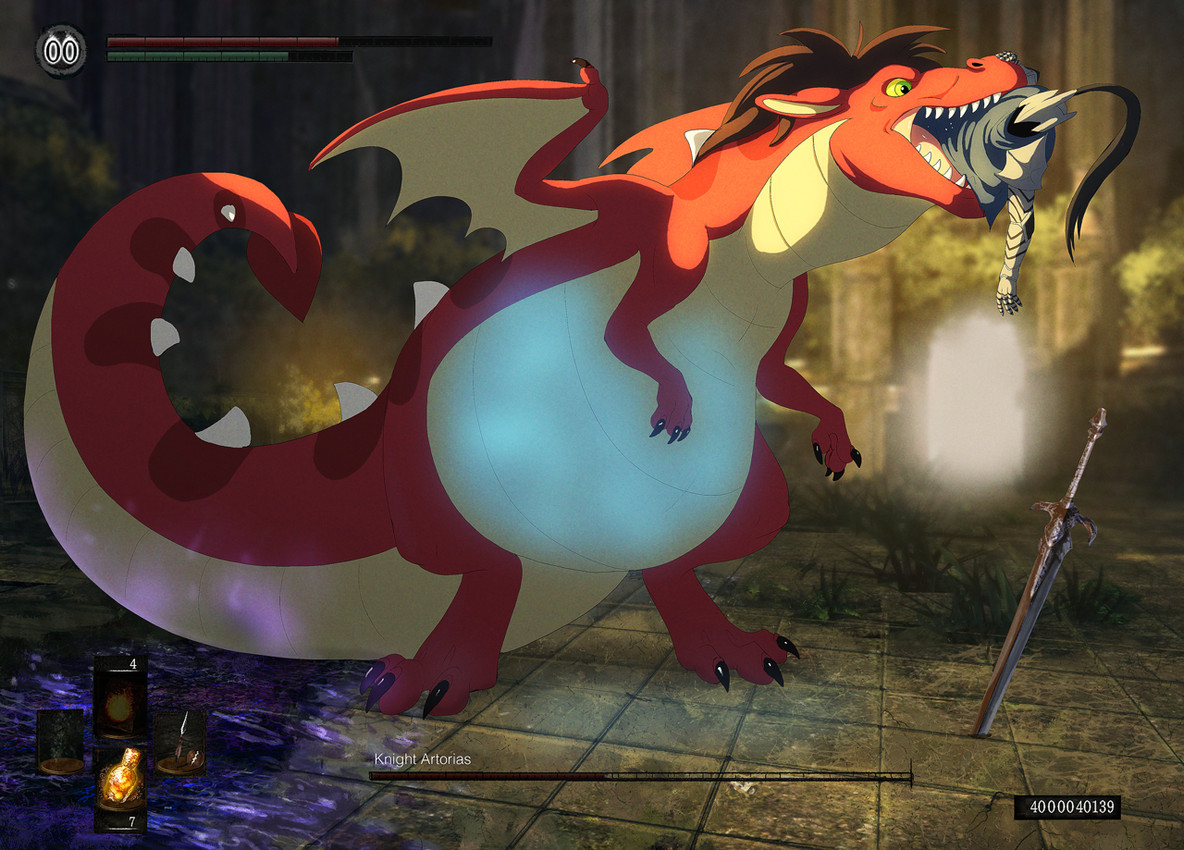Select the left-hand shield equipment slot
This screenshot has width=1184, height=850.
pyautogui.click(x=61, y=741)
